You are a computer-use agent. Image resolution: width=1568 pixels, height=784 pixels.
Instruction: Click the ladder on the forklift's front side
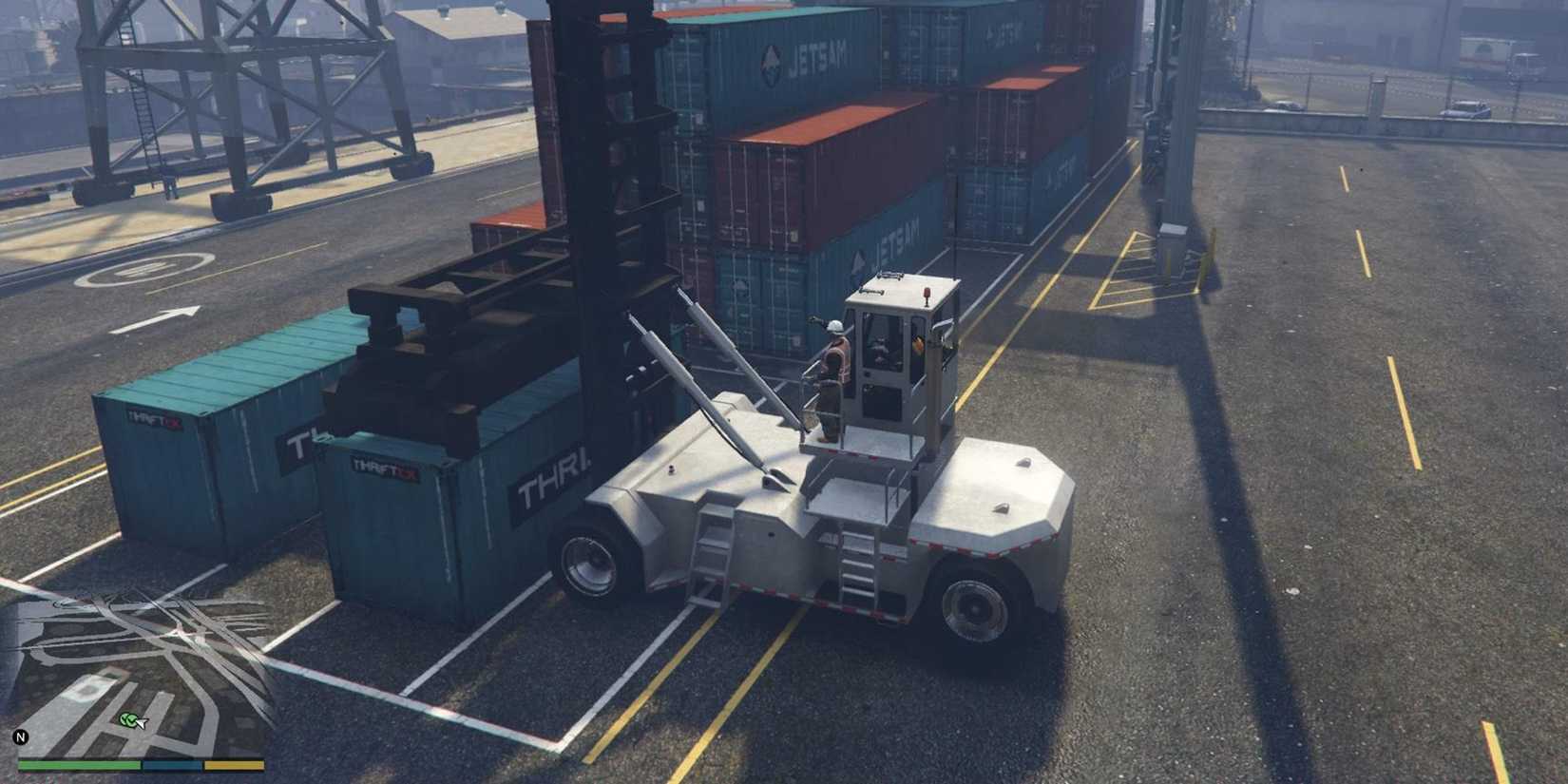708,561
